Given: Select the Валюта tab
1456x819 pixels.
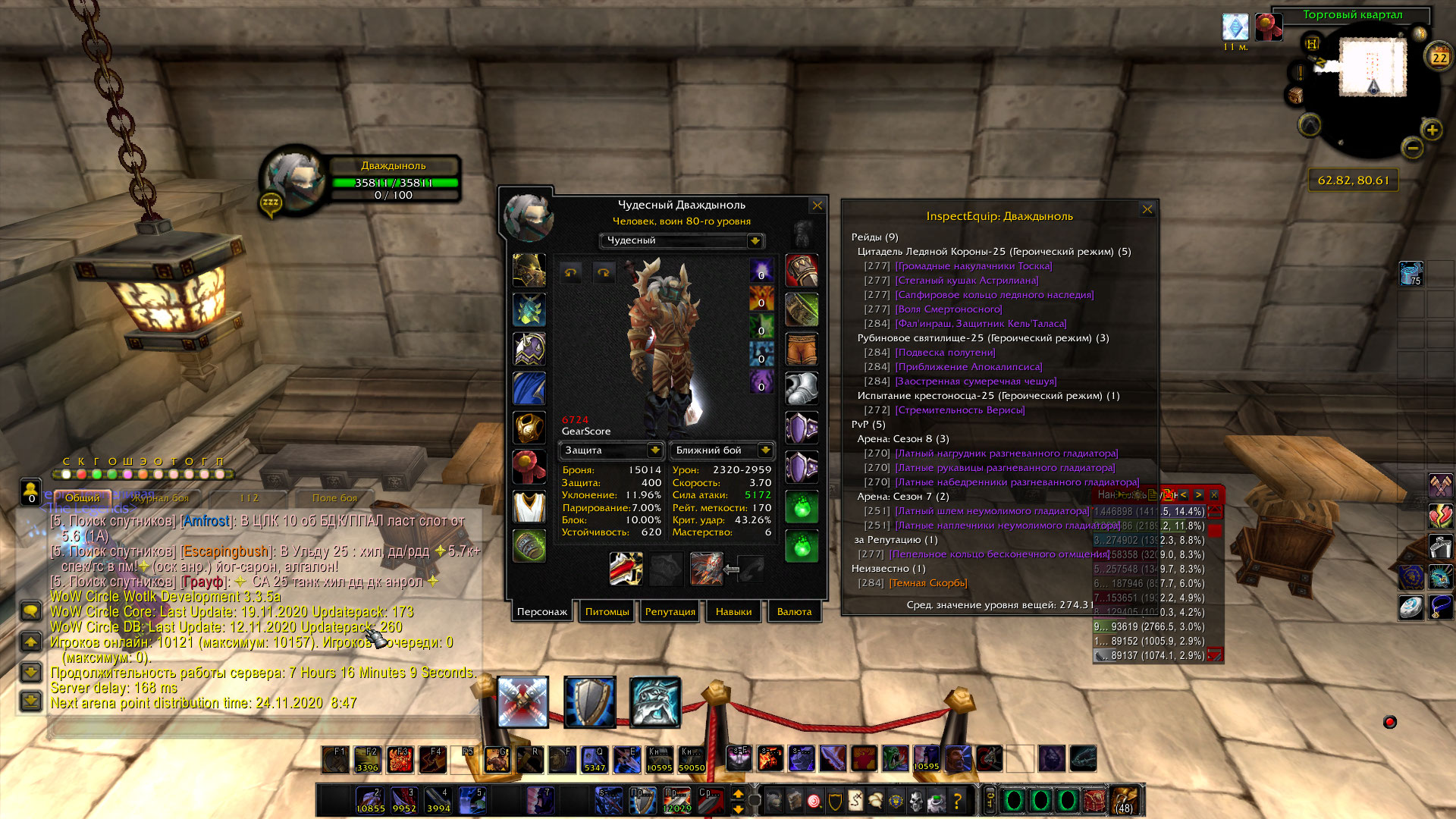Looking at the screenshot, I should [x=794, y=611].
